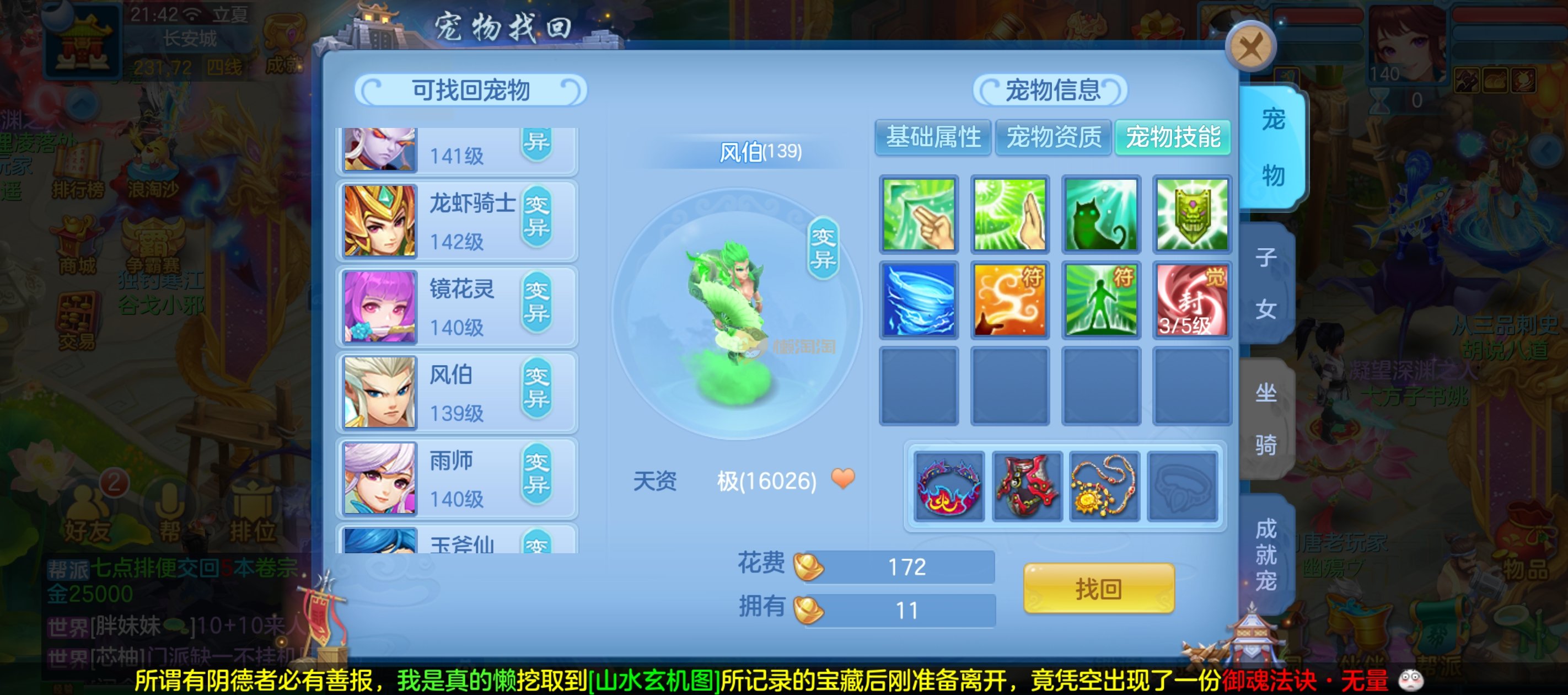1568x695 pixels.
Task: Select 龙虾骑士 in the pet list
Action: coord(457,221)
